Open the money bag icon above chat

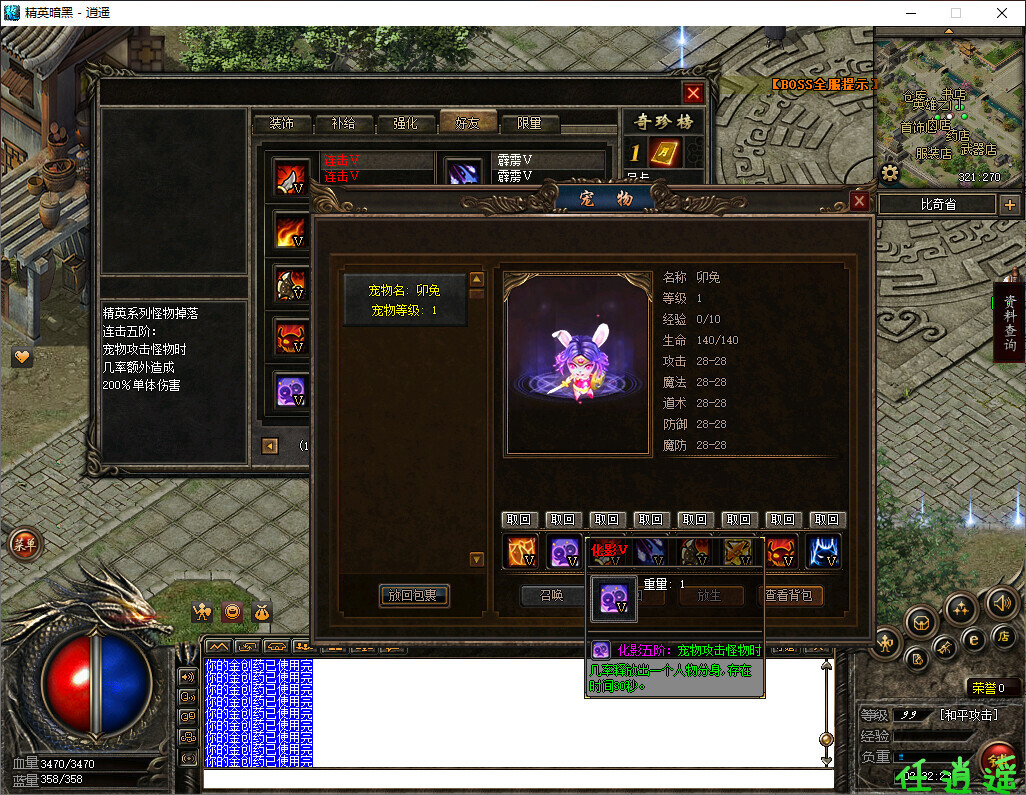(260, 612)
